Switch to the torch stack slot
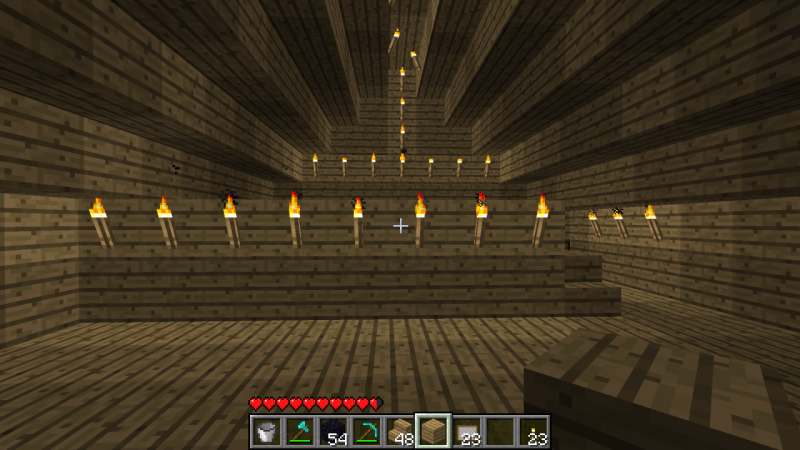Viewport: 800px width, 450px height. pyautogui.click(x=533, y=431)
